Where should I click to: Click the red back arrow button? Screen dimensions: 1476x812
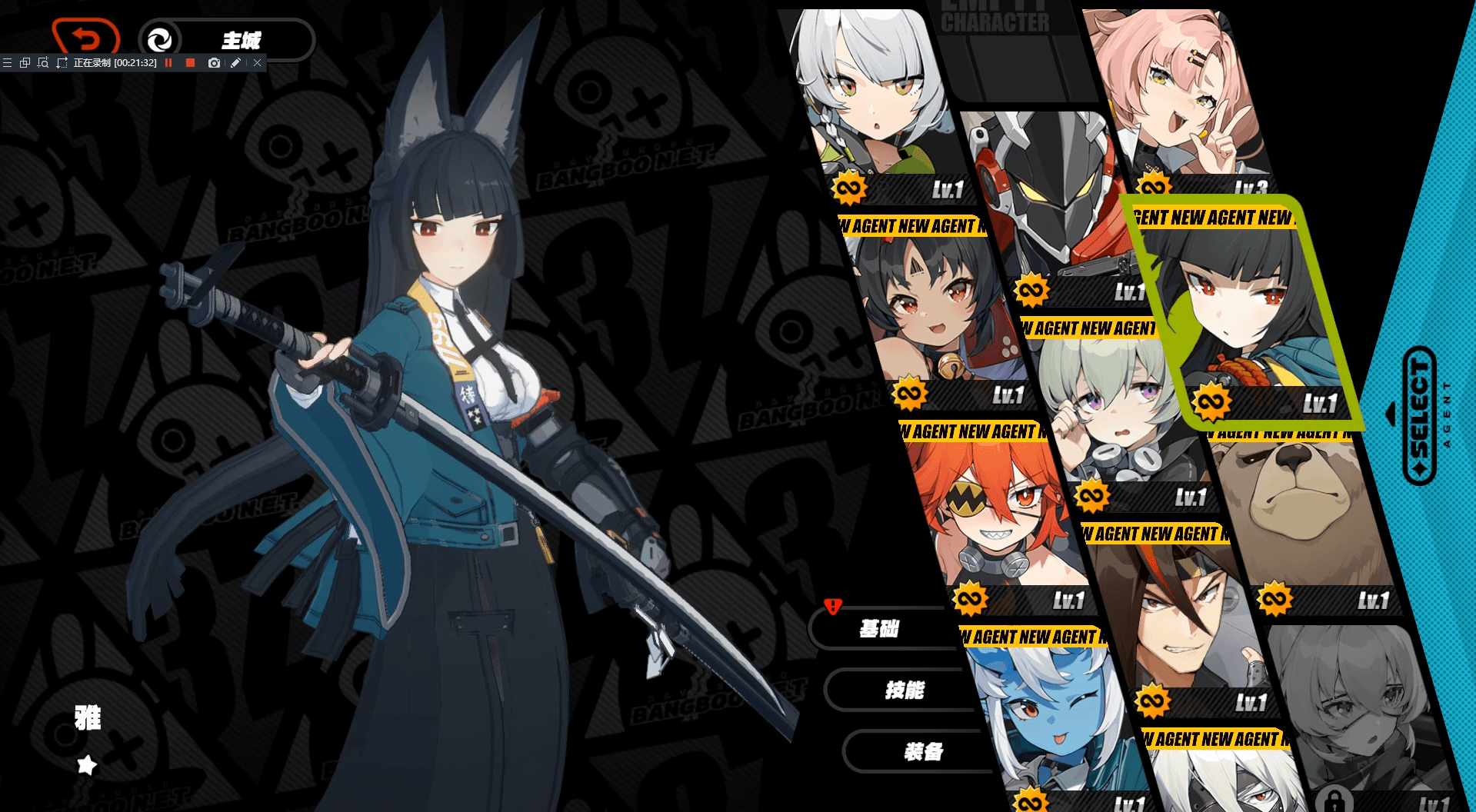click(x=85, y=37)
